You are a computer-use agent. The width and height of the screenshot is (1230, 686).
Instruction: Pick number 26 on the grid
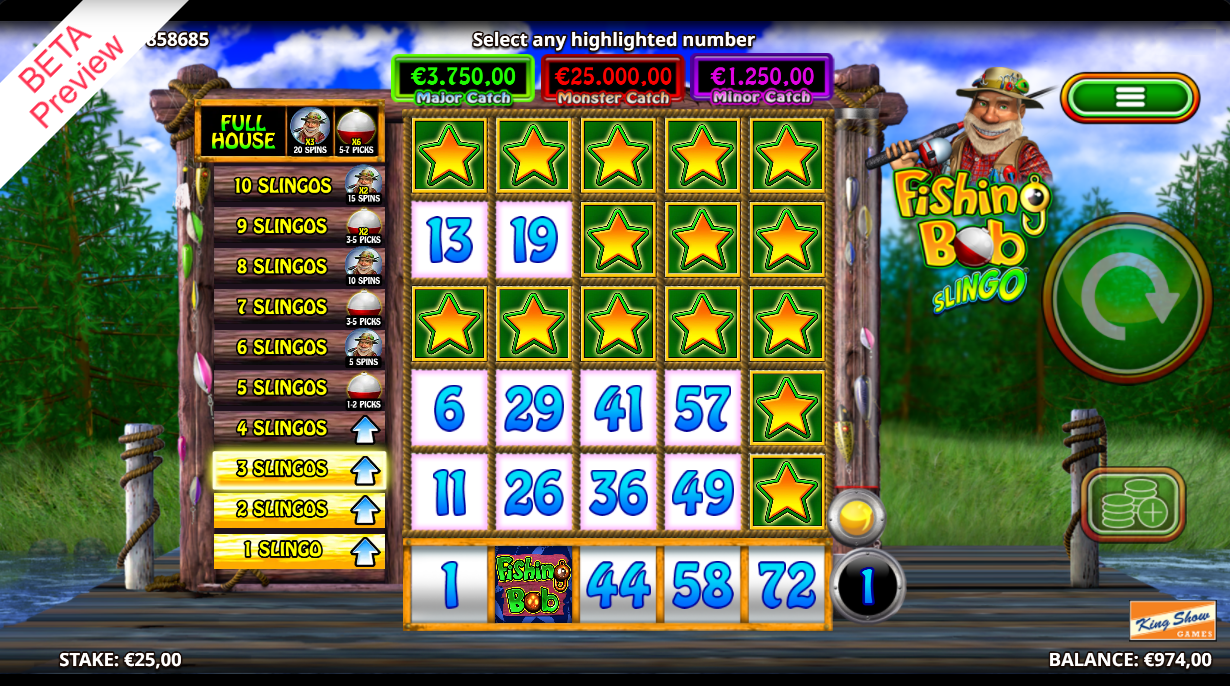click(534, 492)
